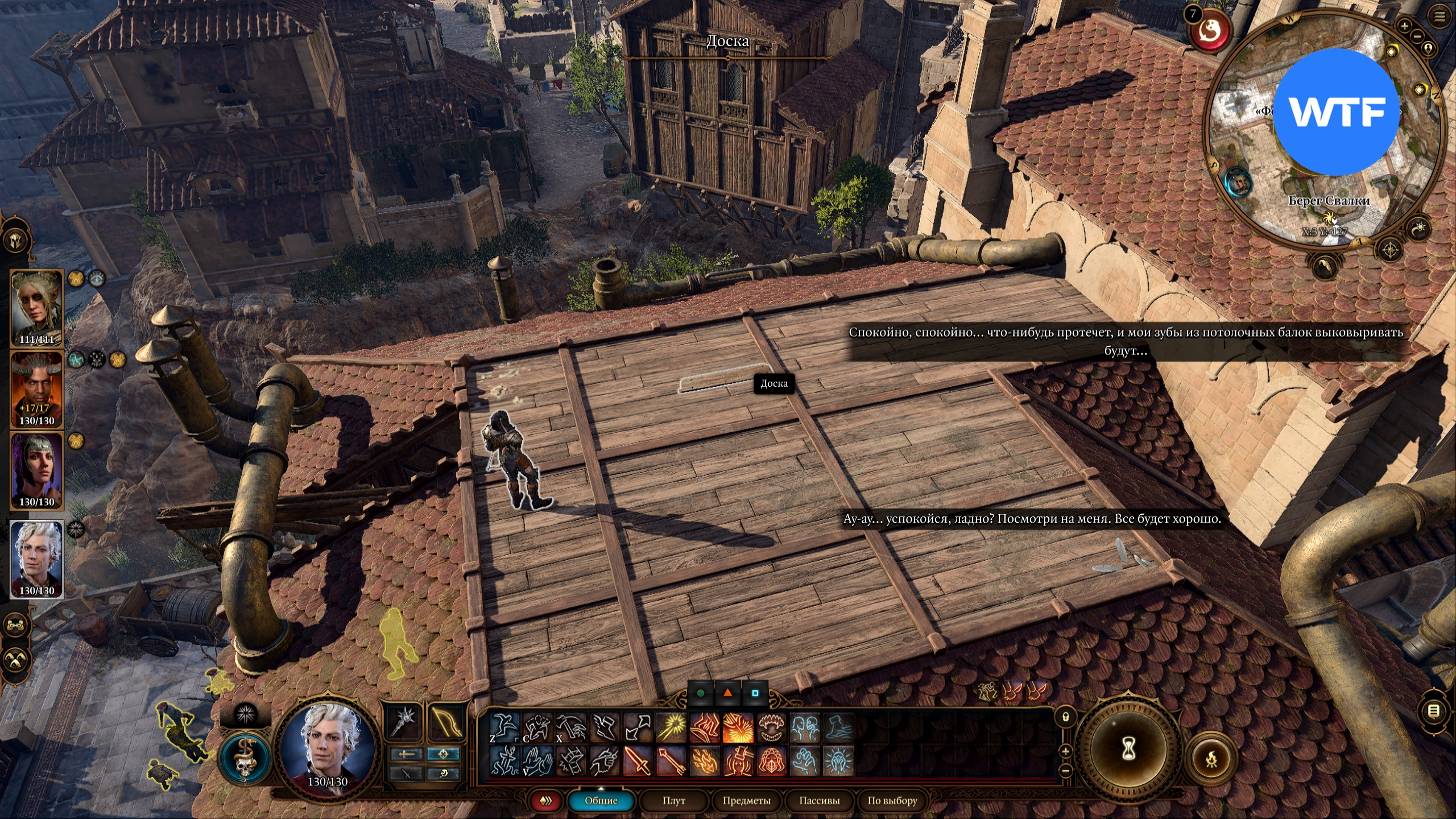
Task: Toggle the hotbar lock icon
Action: pos(1065,717)
